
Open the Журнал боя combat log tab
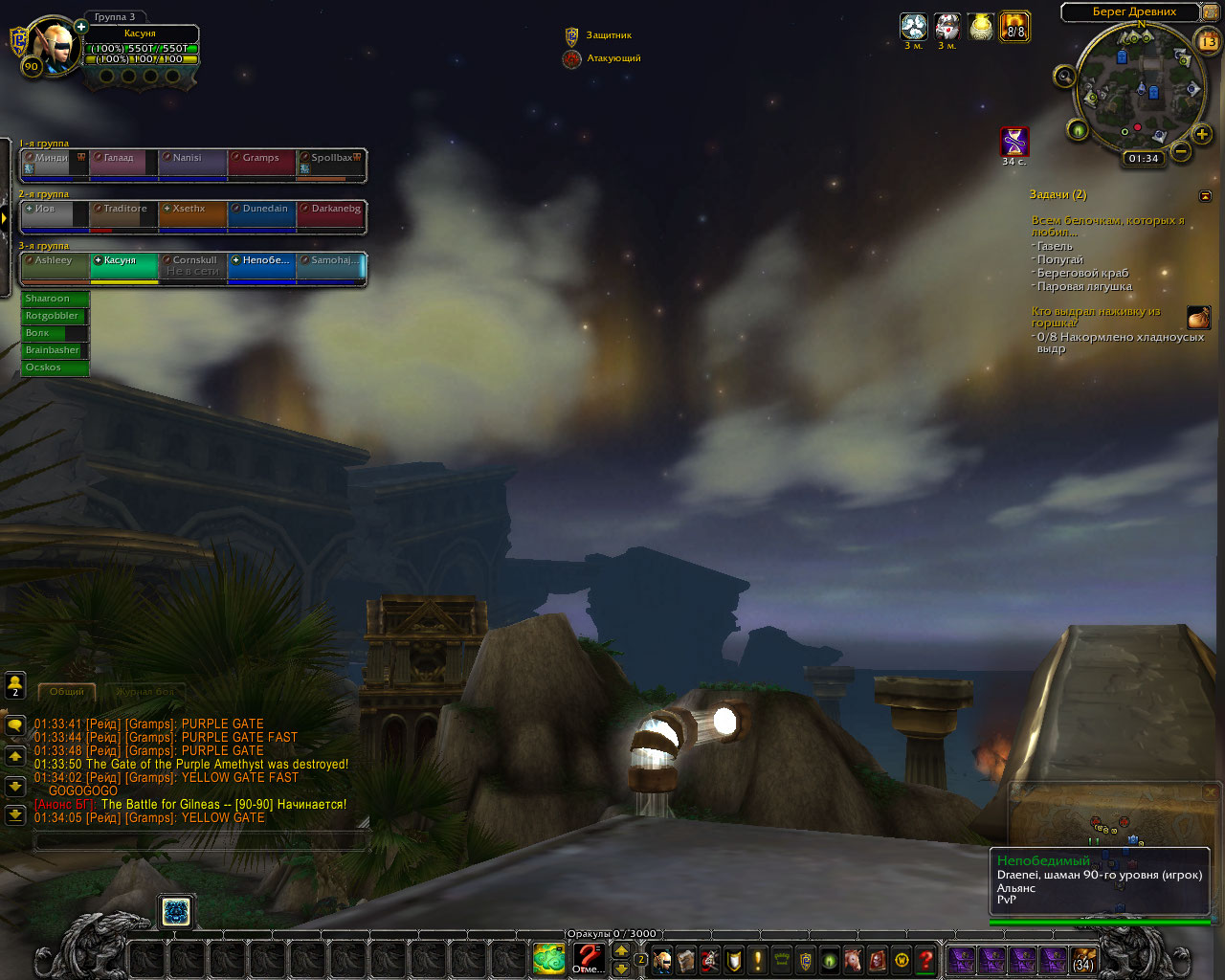pos(145,691)
